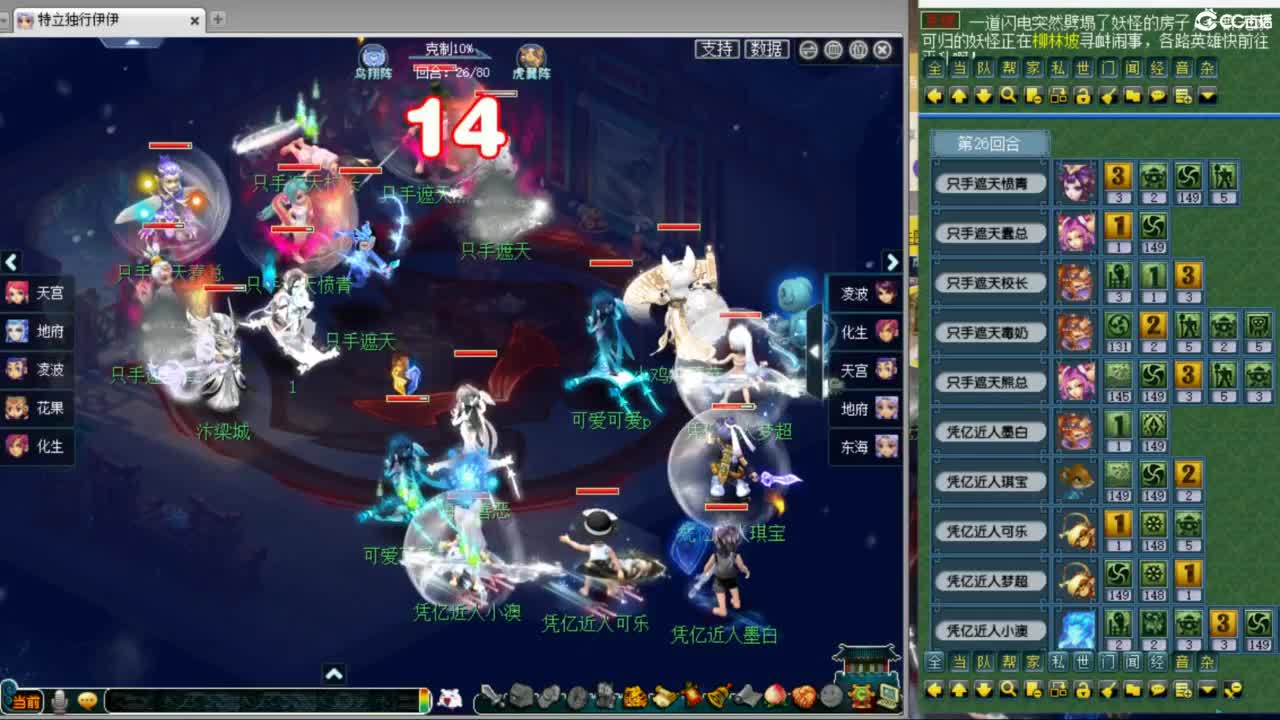1280x720 pixels.
Task: Toggle the folder icon in chat toolbar
Action: 1132,96
